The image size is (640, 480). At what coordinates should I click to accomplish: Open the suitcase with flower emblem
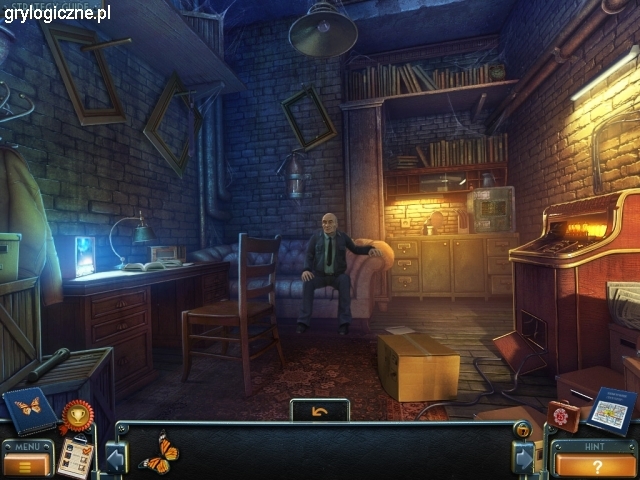(x=562, y=416)
